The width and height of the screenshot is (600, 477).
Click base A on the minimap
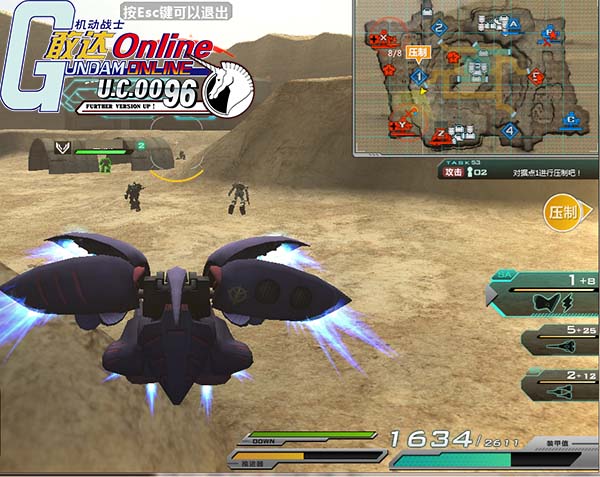pos(513,23)
